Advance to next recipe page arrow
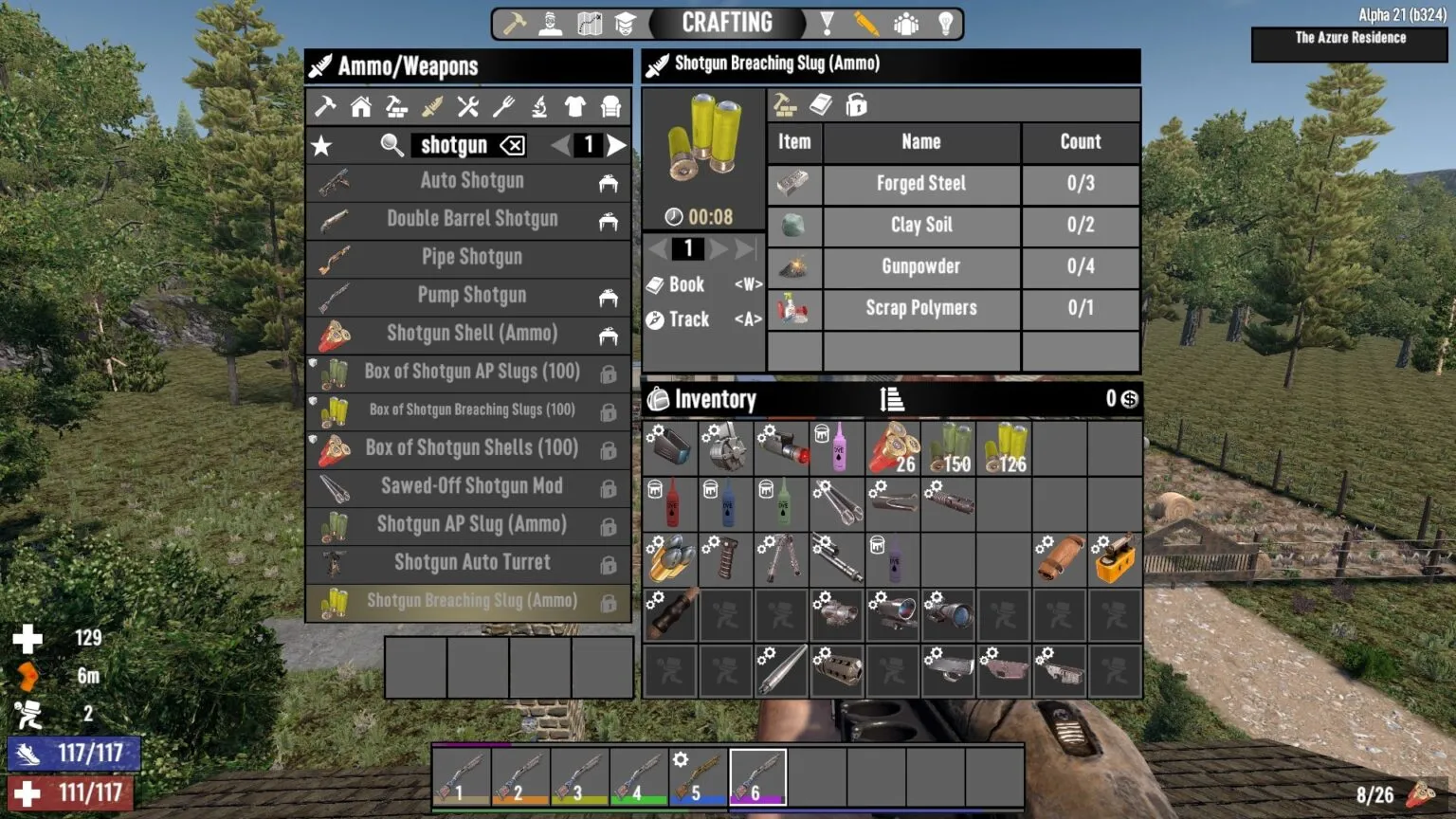Viewport: 1456px width, 819px height. [x=617, y=145]
